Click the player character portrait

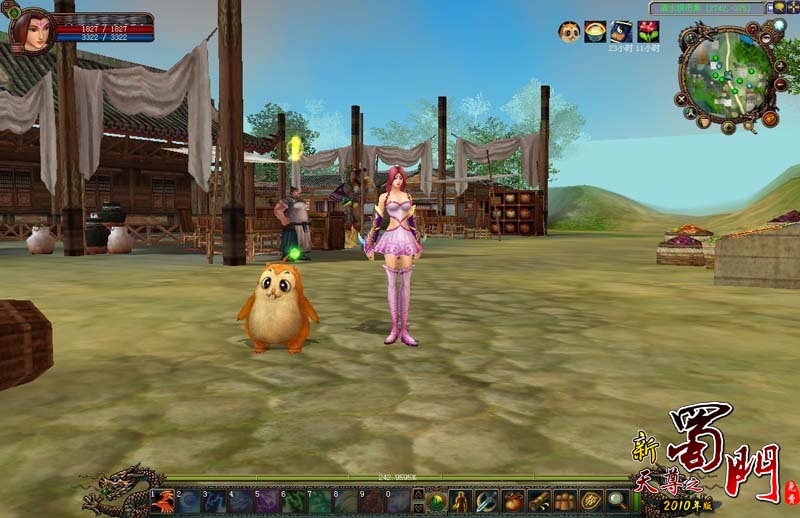click(31, 31)
